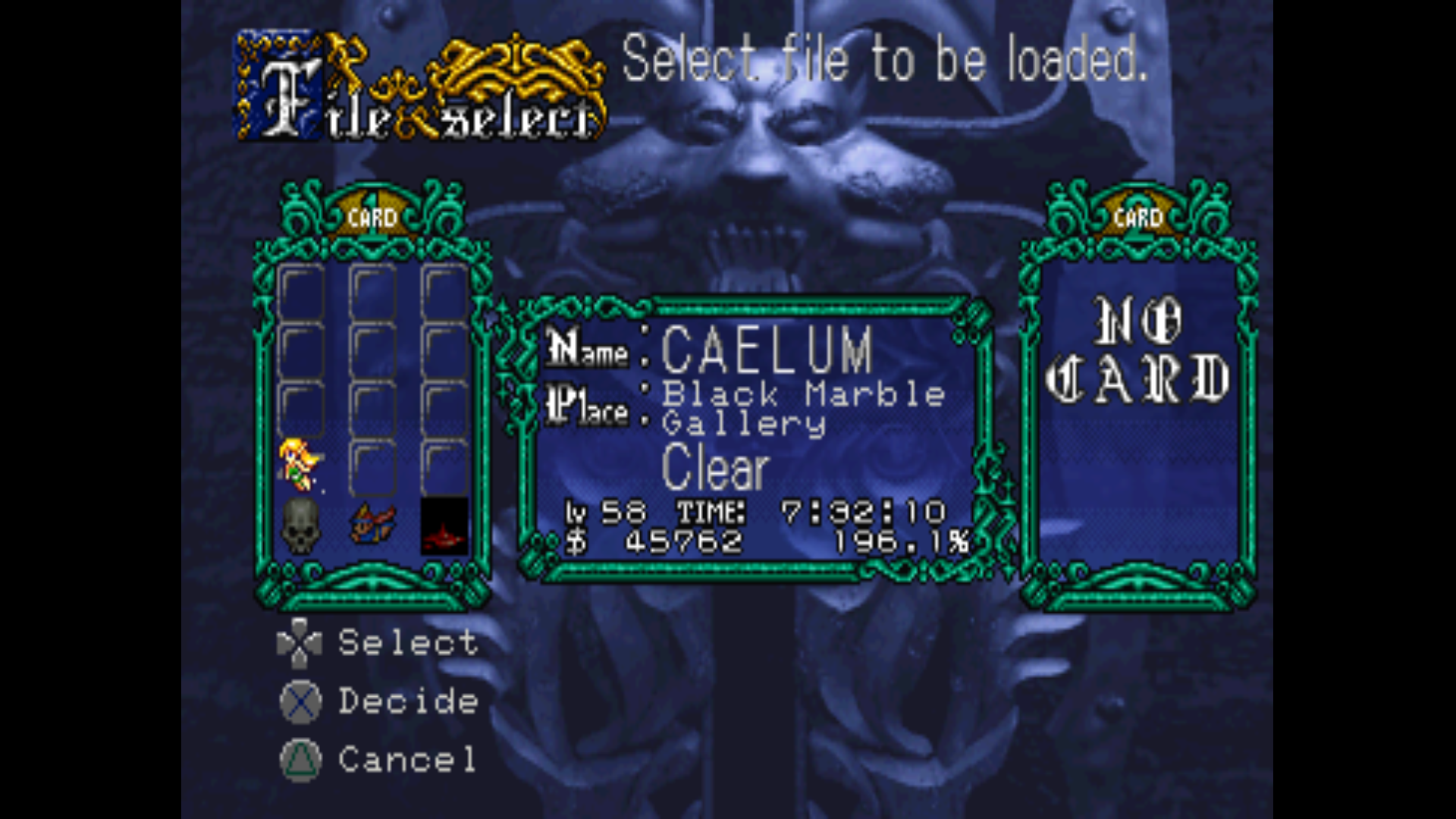Toggle to CARD 1 memory card

coord(373,216)
